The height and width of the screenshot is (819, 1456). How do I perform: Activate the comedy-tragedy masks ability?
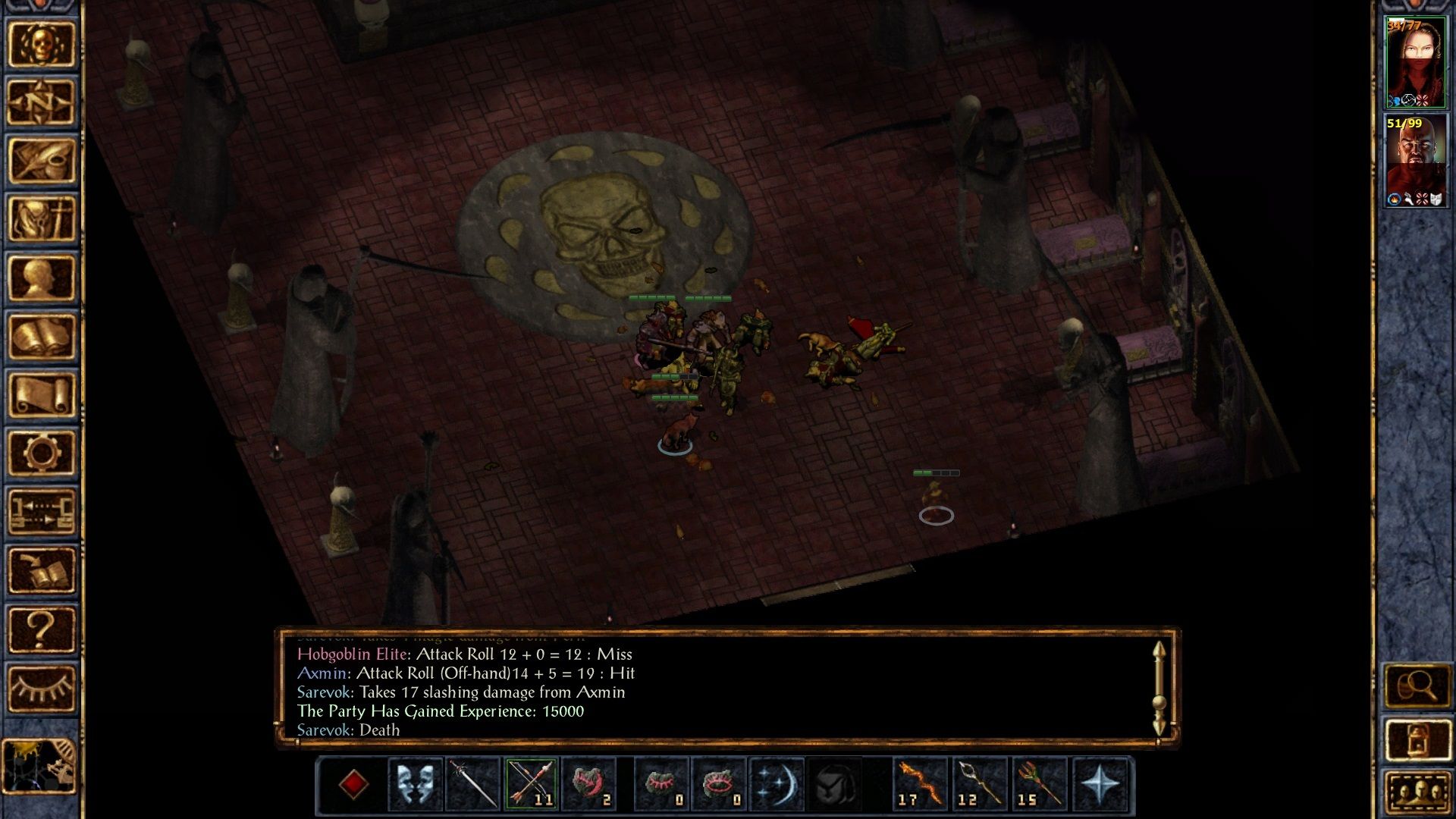416,784
